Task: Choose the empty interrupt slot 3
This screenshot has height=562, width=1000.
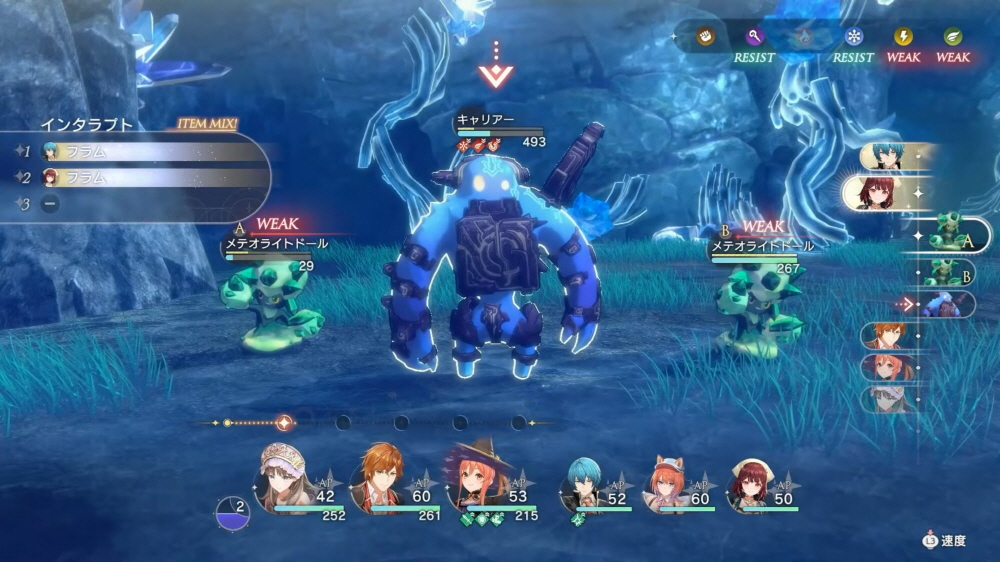Action: pos(50,203)
